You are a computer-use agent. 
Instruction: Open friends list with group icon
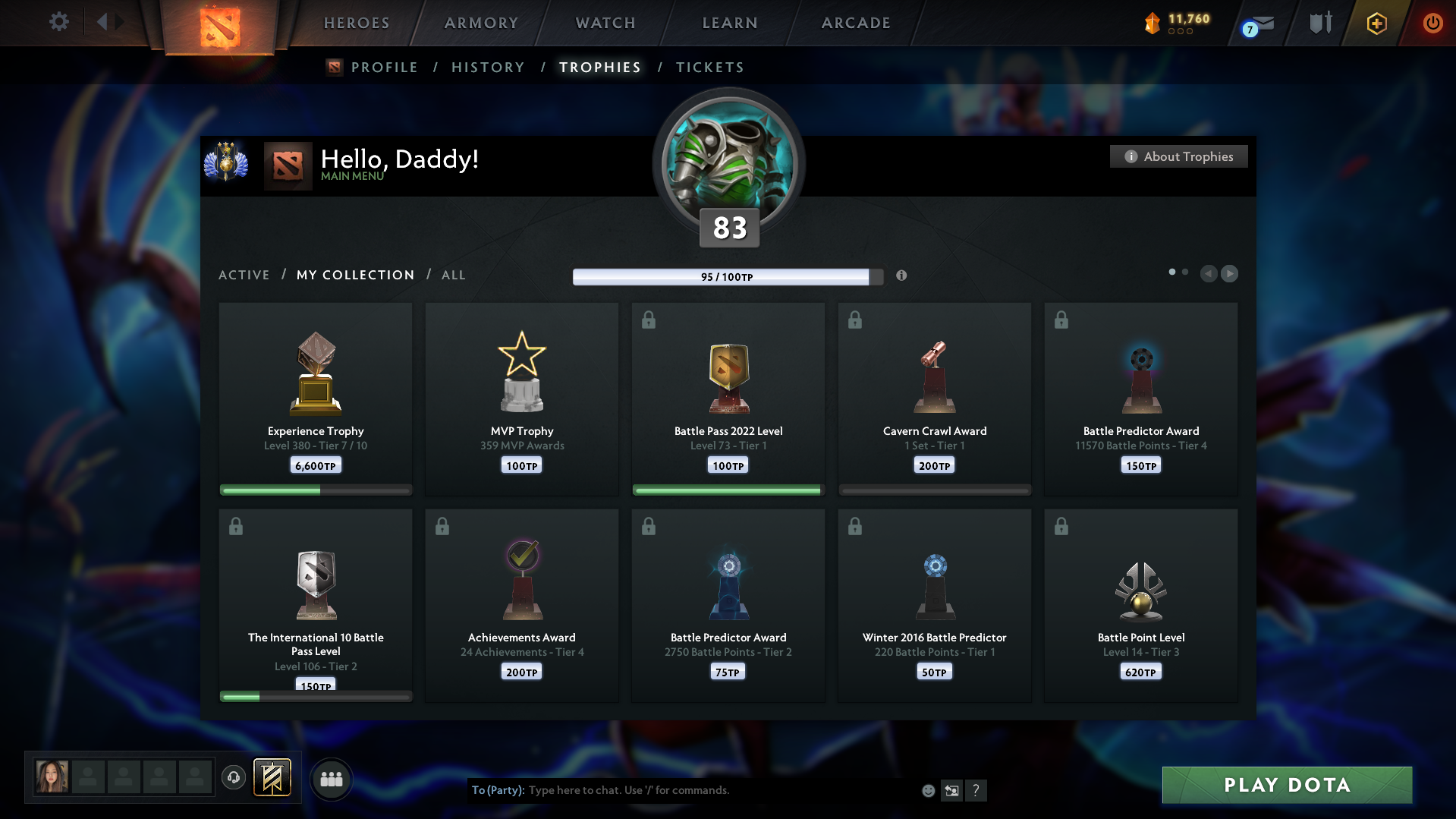coord(332,778)
